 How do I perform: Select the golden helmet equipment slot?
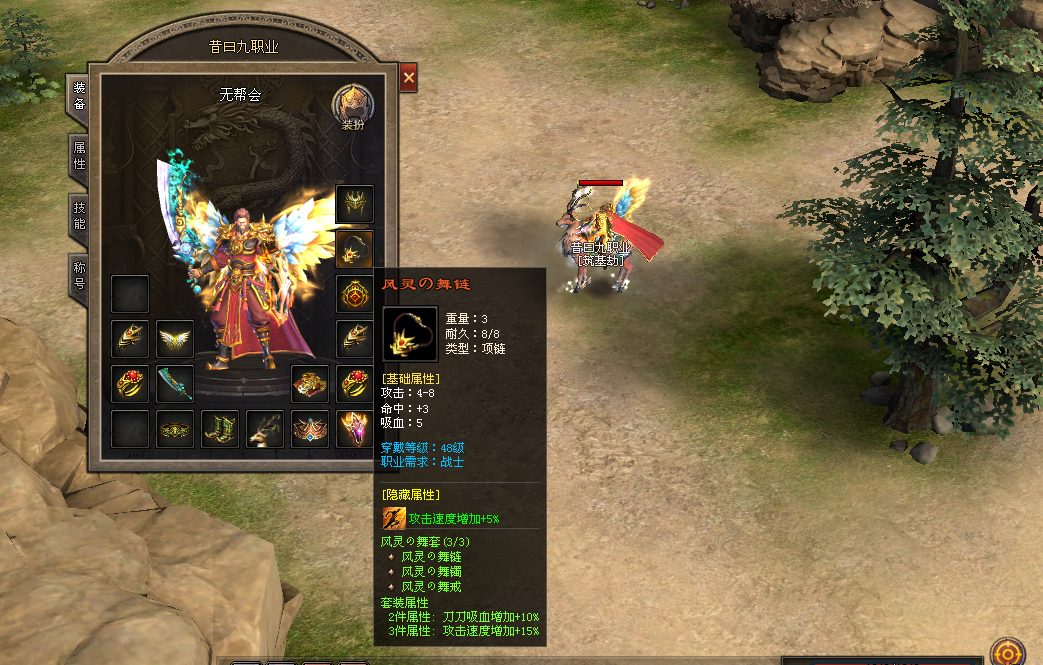(x=355, y=204)
